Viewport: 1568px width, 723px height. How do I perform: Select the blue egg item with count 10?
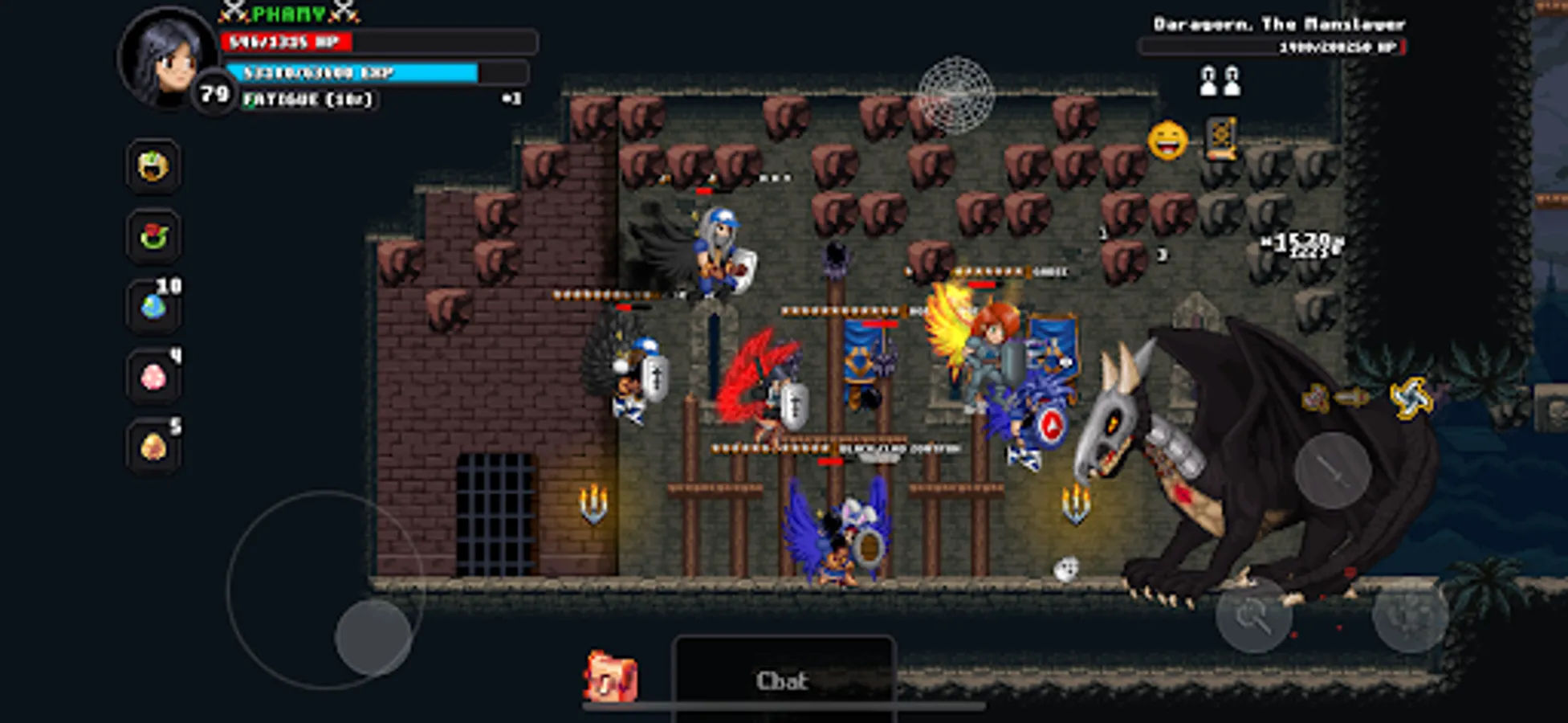(x=154, y=305)
